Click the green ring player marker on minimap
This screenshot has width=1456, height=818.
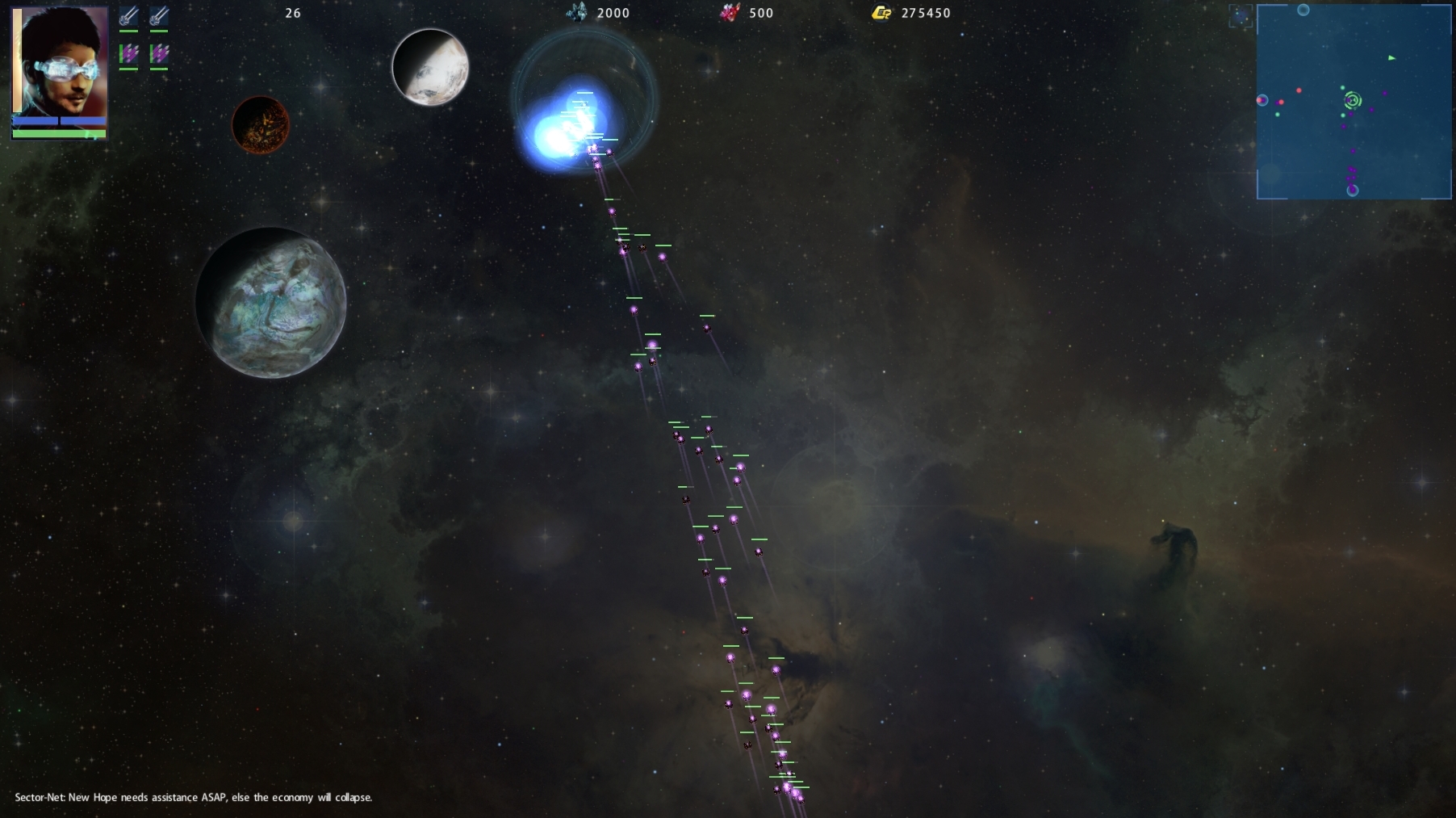(1353, 100)
